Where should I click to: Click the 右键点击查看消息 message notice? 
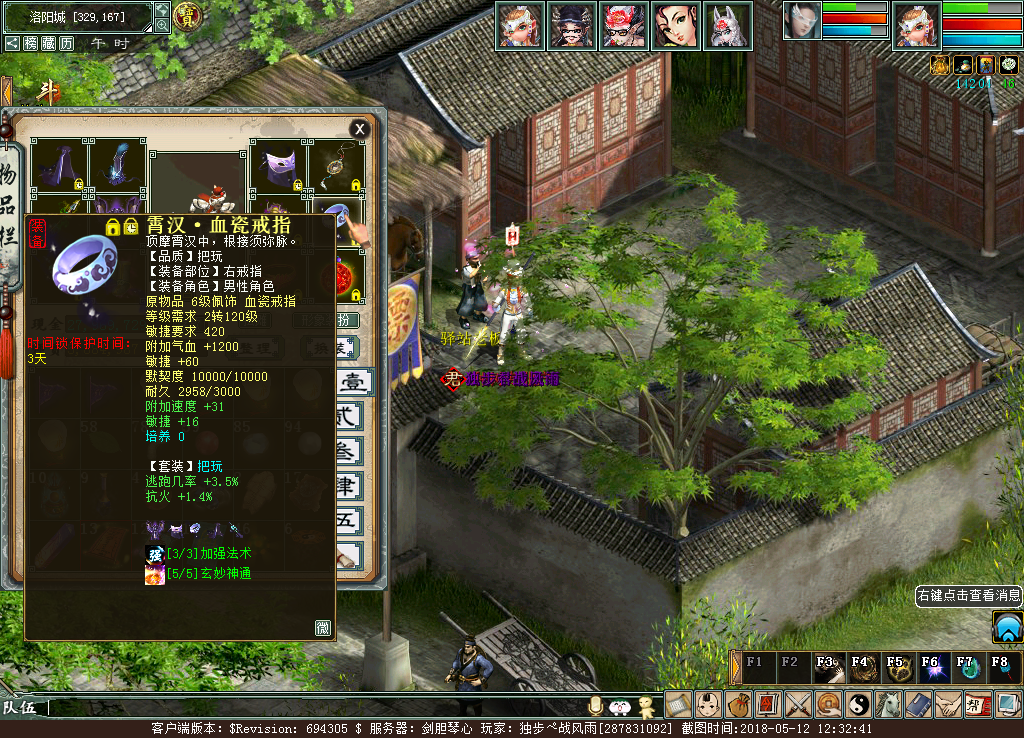coord(968,595)
